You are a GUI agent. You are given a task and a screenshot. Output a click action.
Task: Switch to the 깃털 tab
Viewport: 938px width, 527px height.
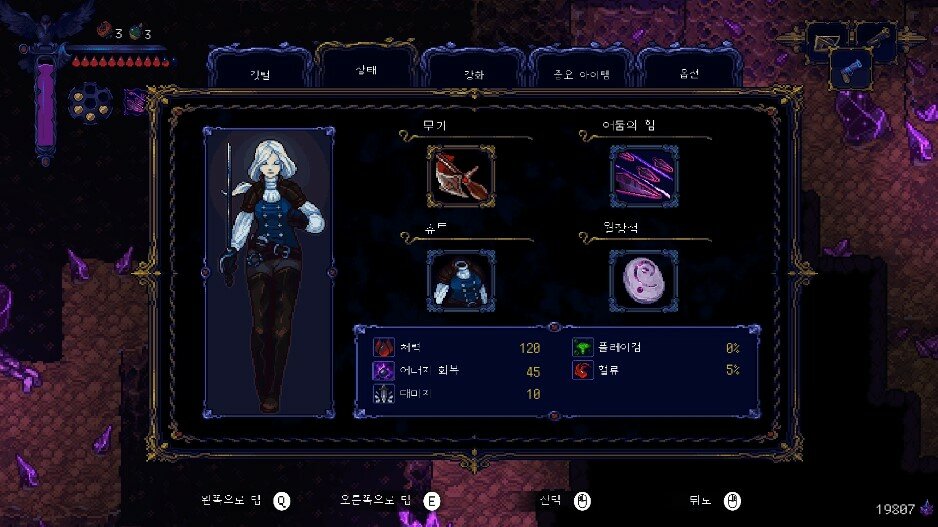click(260, 74)
